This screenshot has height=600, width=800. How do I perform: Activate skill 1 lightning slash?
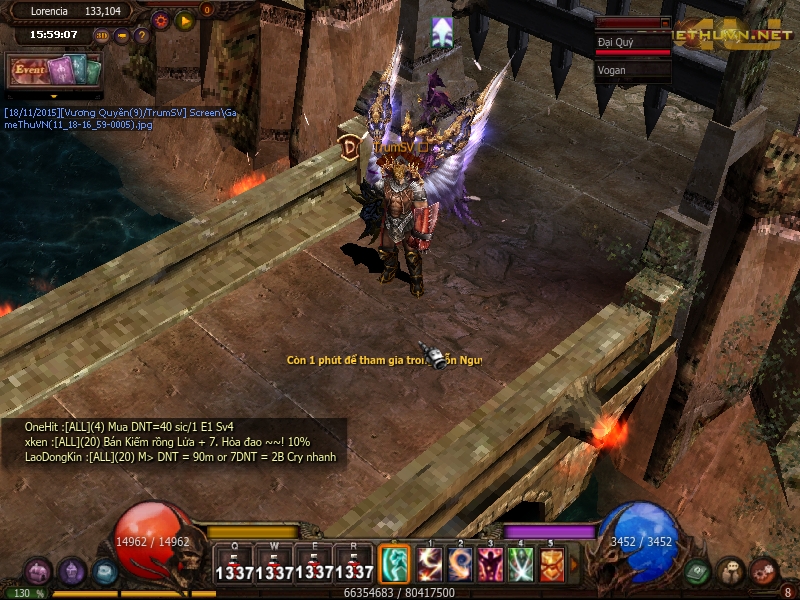pyautogui.click(x=431, y=564)
